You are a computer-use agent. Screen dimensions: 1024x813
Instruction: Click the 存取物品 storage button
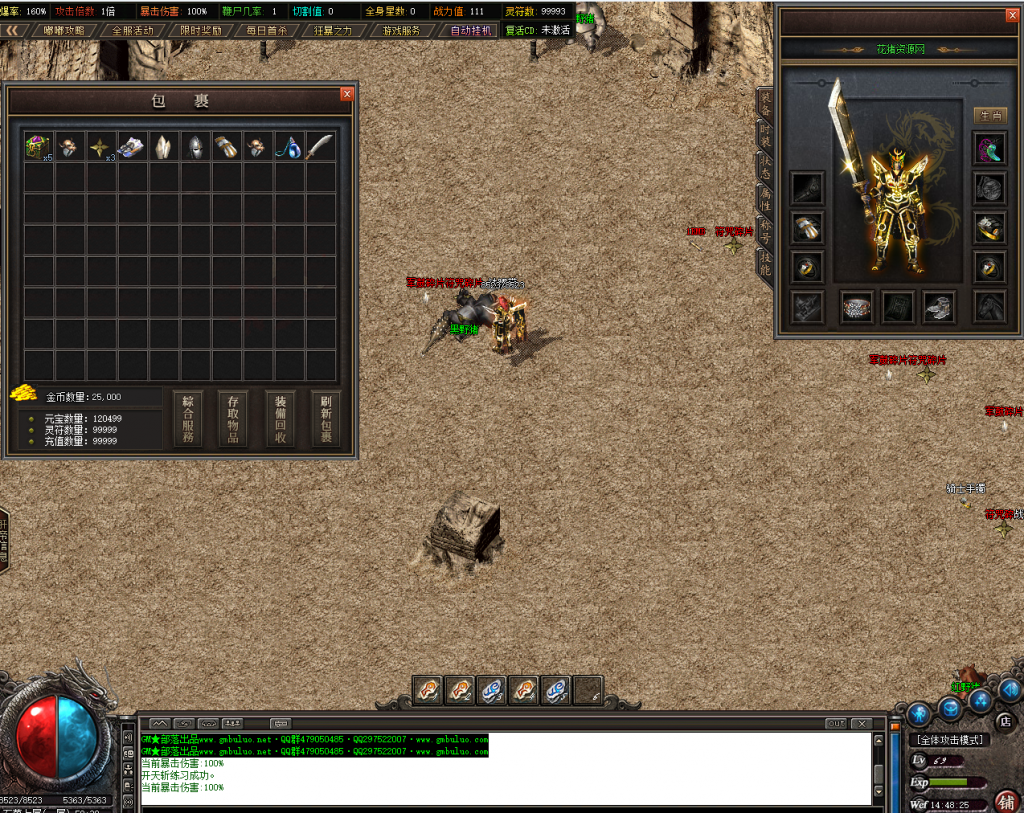(233, 418)
